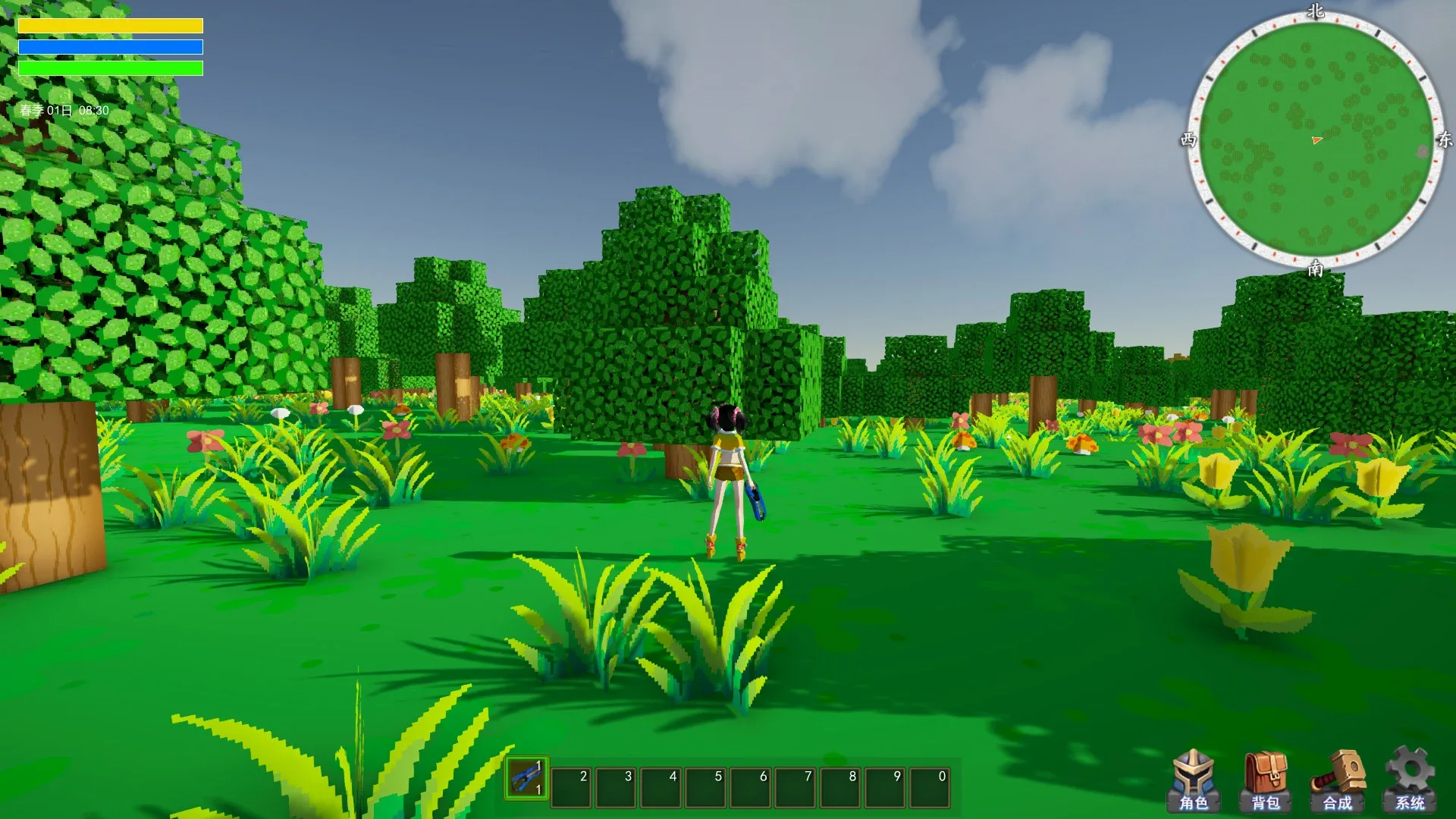
Task: Click the yellow health bar
Action: click(111, 25)
